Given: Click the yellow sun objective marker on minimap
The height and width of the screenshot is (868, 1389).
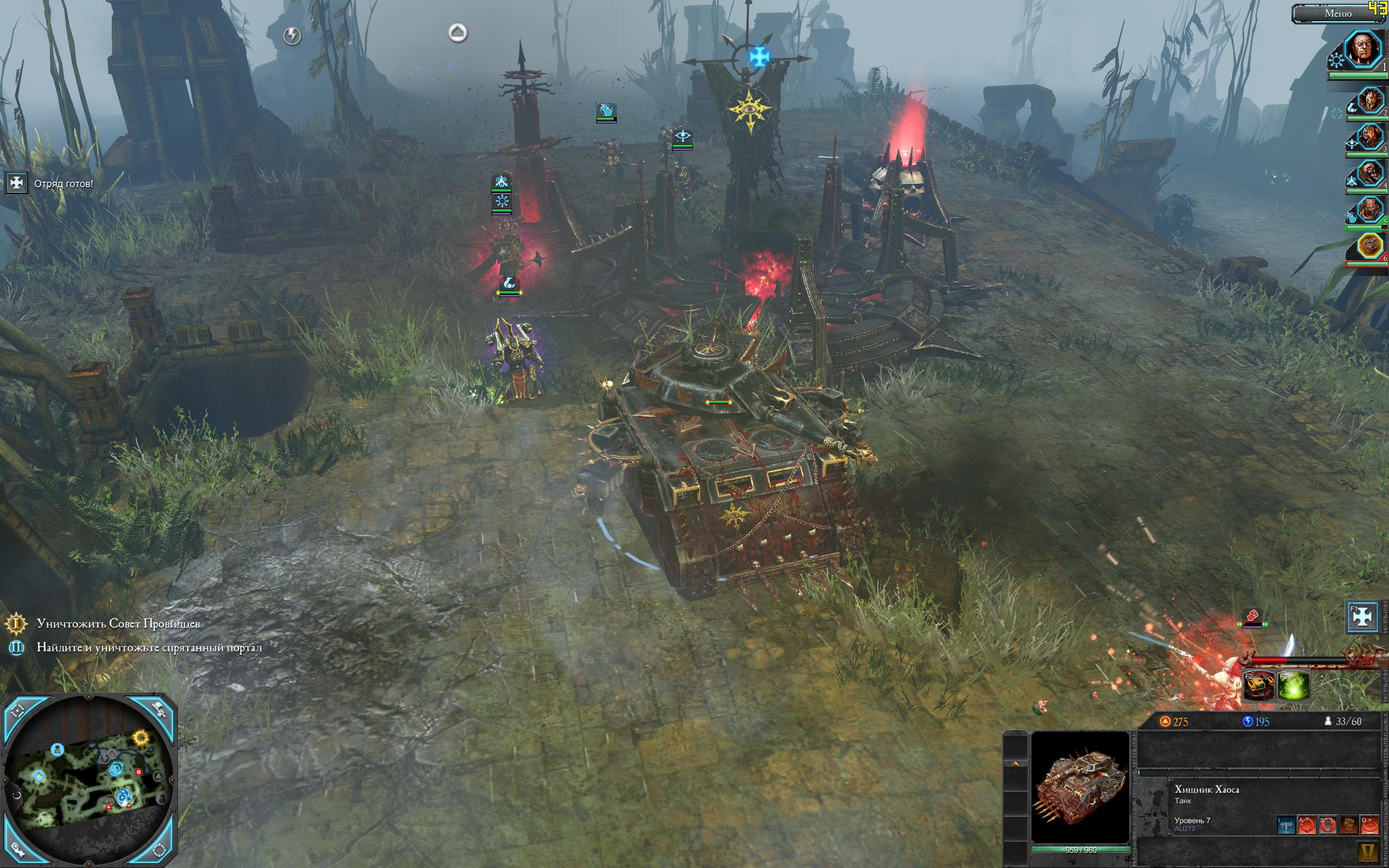Looking at the screenshot, I should click(x=141, y=737).
